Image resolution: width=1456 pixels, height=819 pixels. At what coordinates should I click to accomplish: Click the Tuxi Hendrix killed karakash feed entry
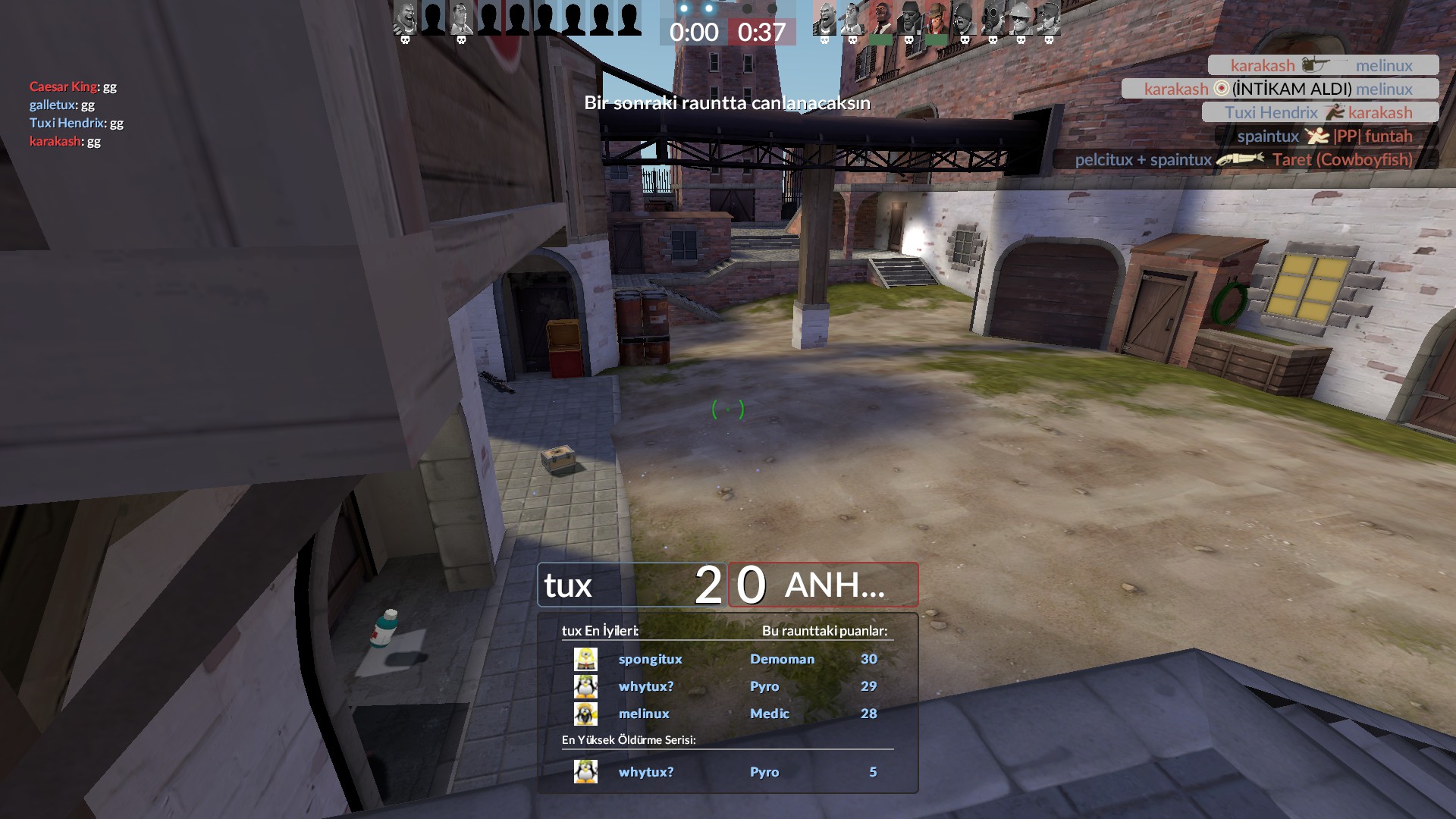[x=1319, y=112]
